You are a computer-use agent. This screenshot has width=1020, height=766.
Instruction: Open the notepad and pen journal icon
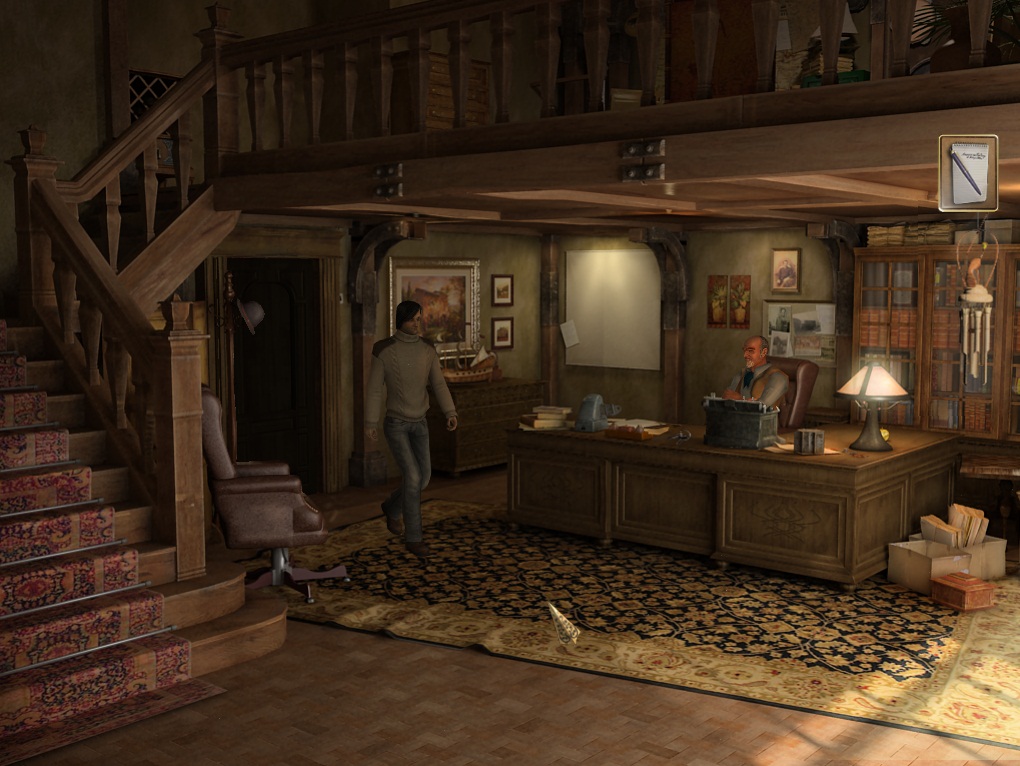coord(967,173)
